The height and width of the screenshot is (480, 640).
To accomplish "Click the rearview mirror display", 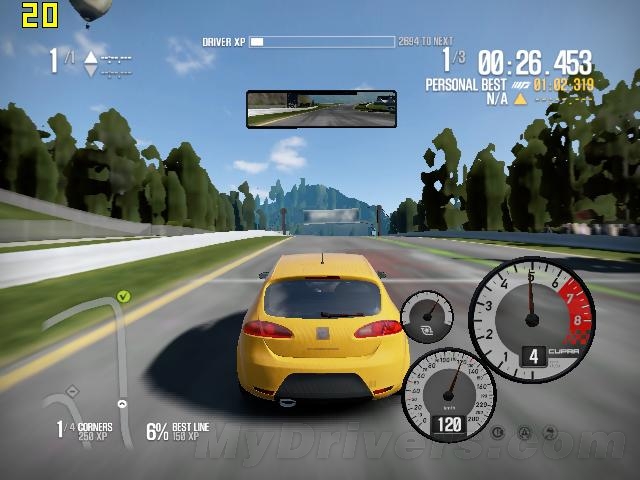I will tap(321, 109).
